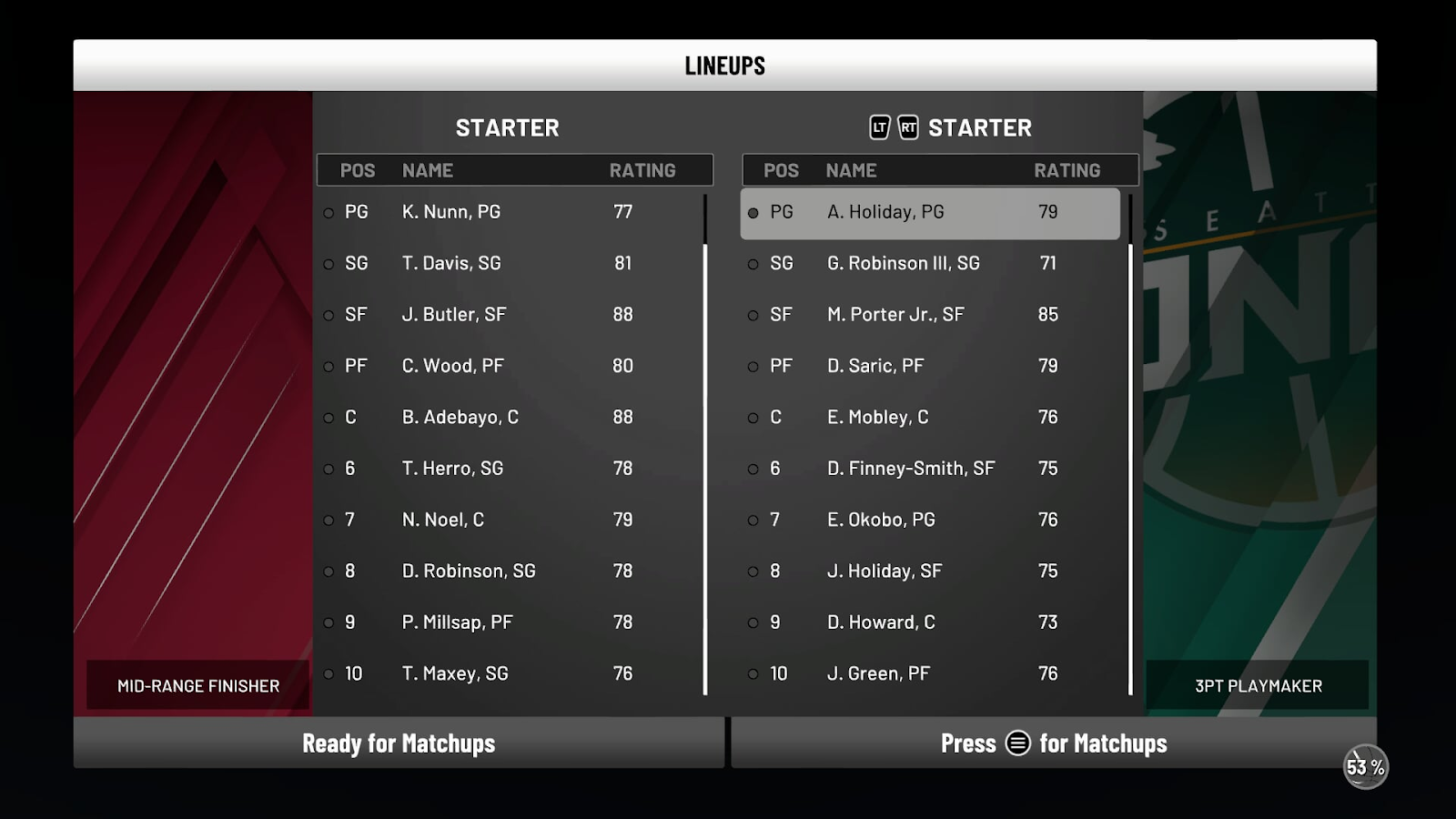1456x819 pixels.
Task: Click the Ready for Matchups bar
Action: tap(399, 743)
